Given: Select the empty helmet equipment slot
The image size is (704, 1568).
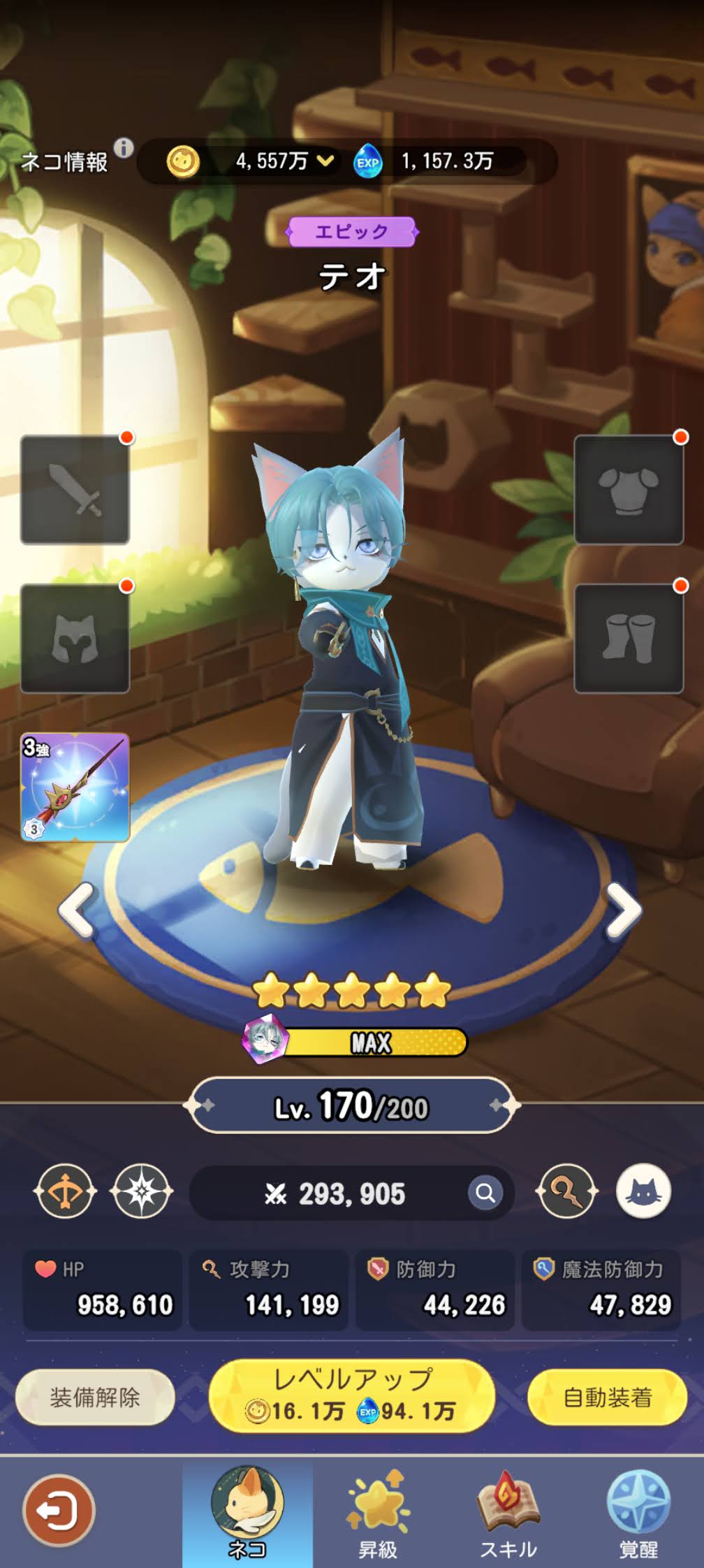Looking at the screenshot, I should coord(75,639).
